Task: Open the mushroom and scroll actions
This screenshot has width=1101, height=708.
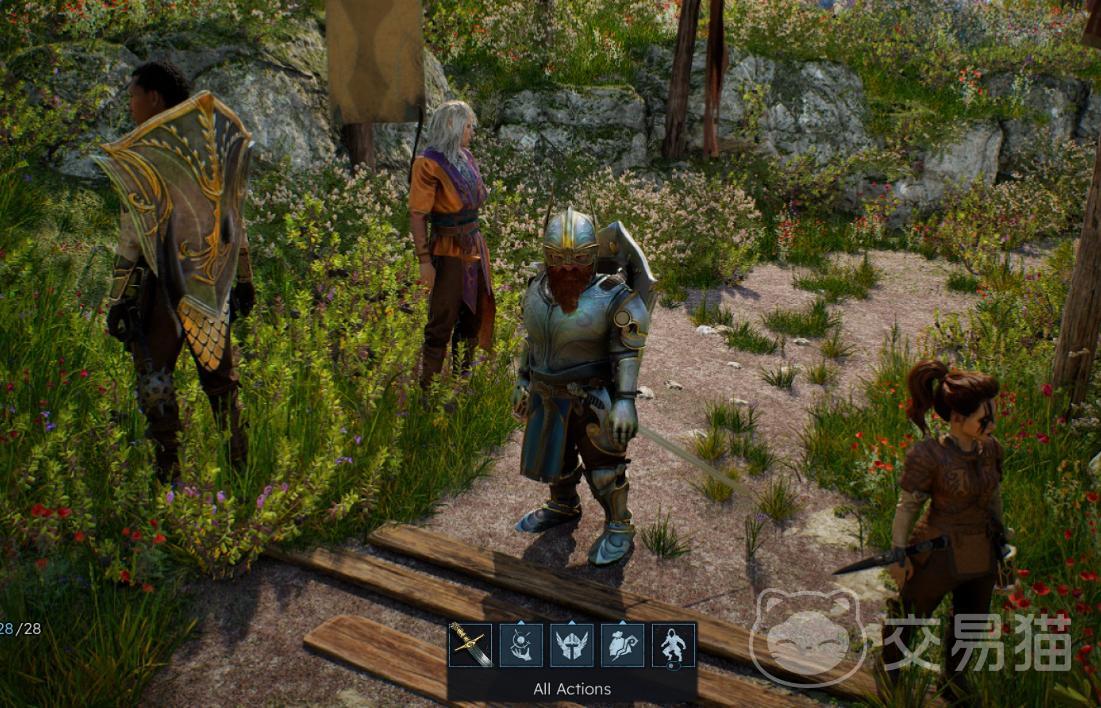Action: click(623, 645)
